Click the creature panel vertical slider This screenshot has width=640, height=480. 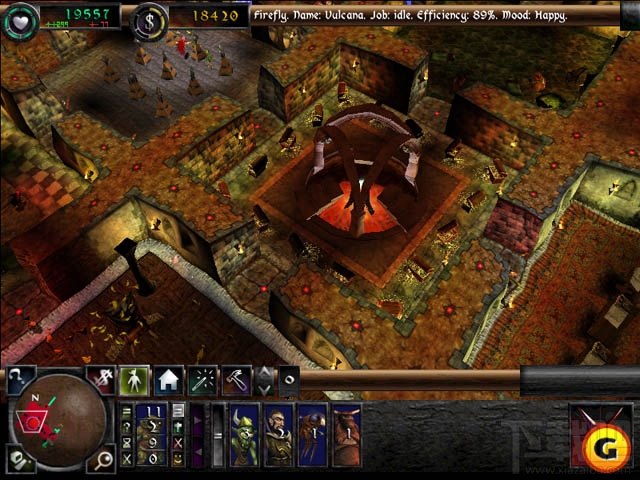pyautogui.click(x=219, y=436)
